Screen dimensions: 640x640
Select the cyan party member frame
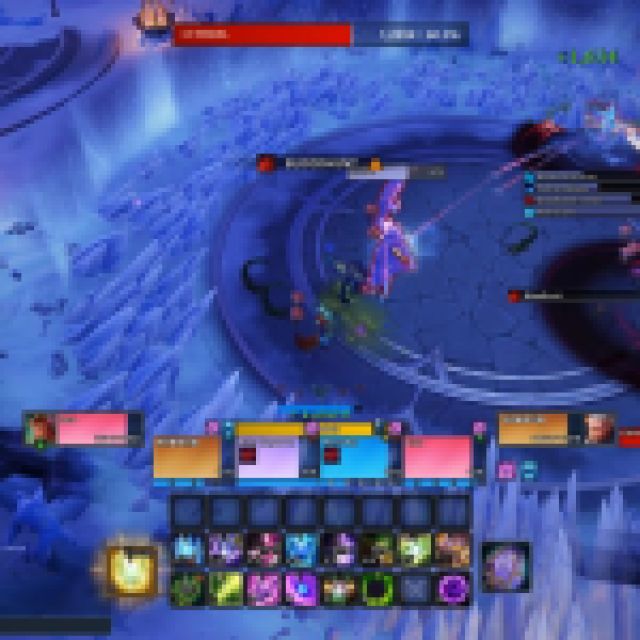353,457
